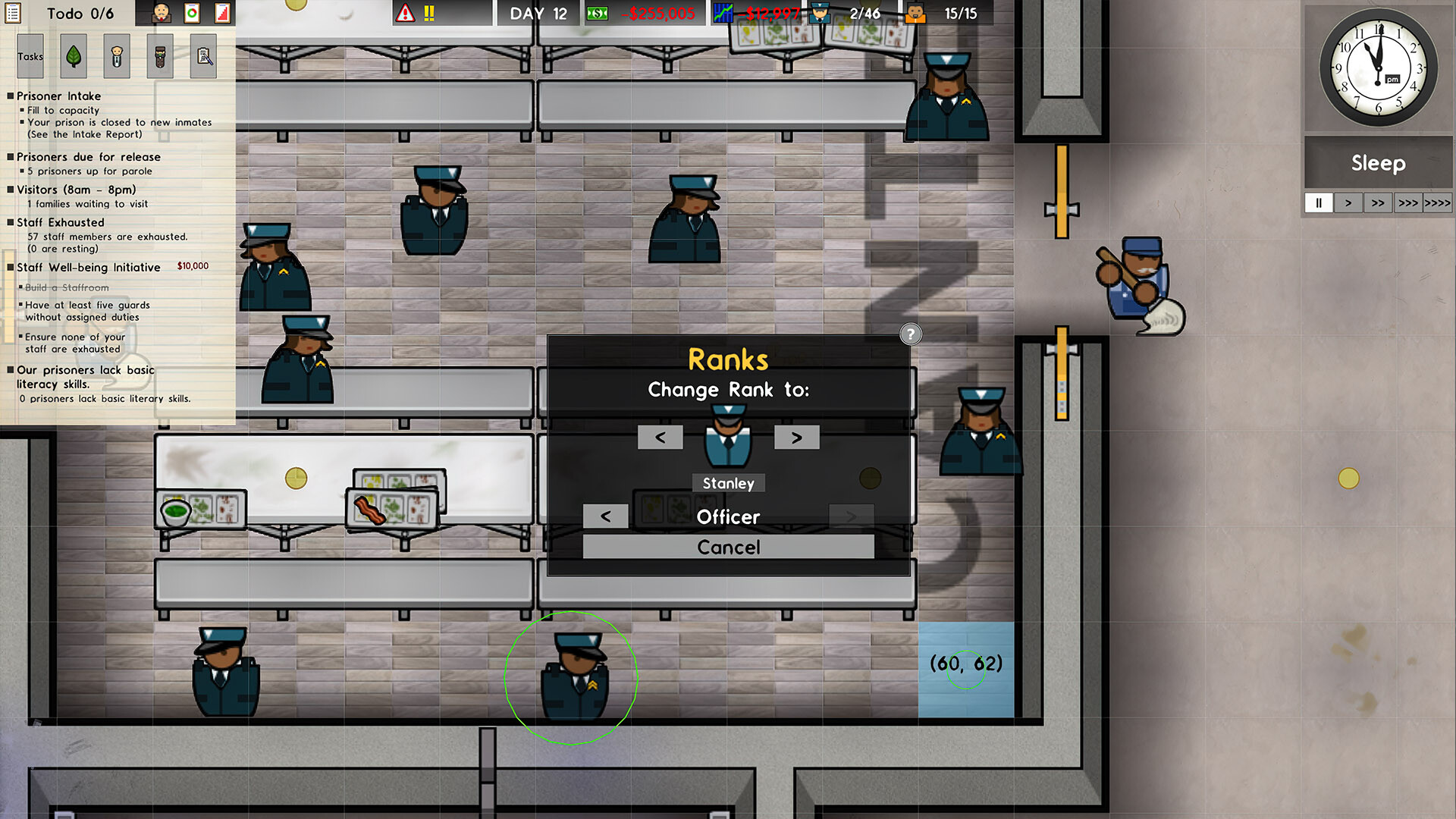Click the guard officer icon in Tasks panel
The image size is (1456, 819).
click(x=116, y=56)
